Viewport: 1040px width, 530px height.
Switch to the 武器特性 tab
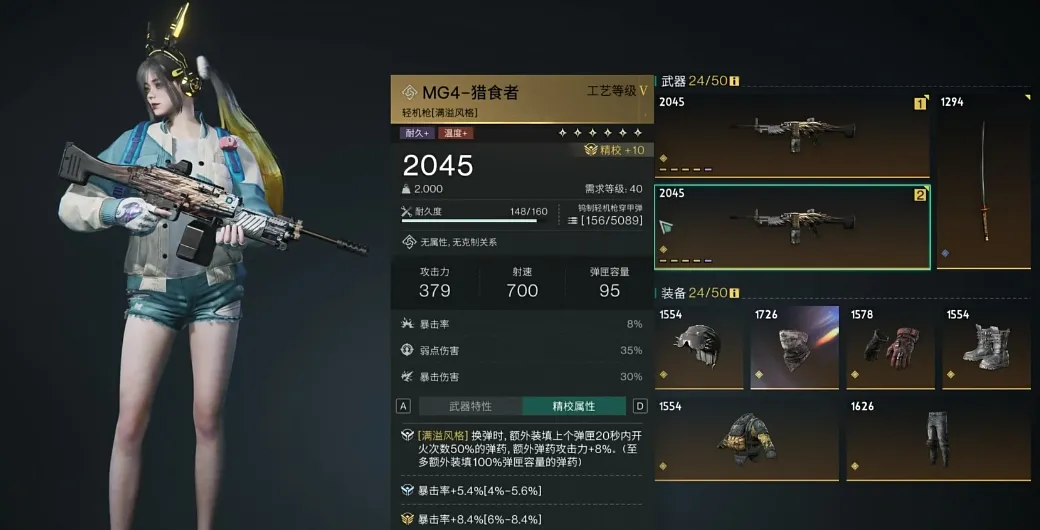click(470, 406)
